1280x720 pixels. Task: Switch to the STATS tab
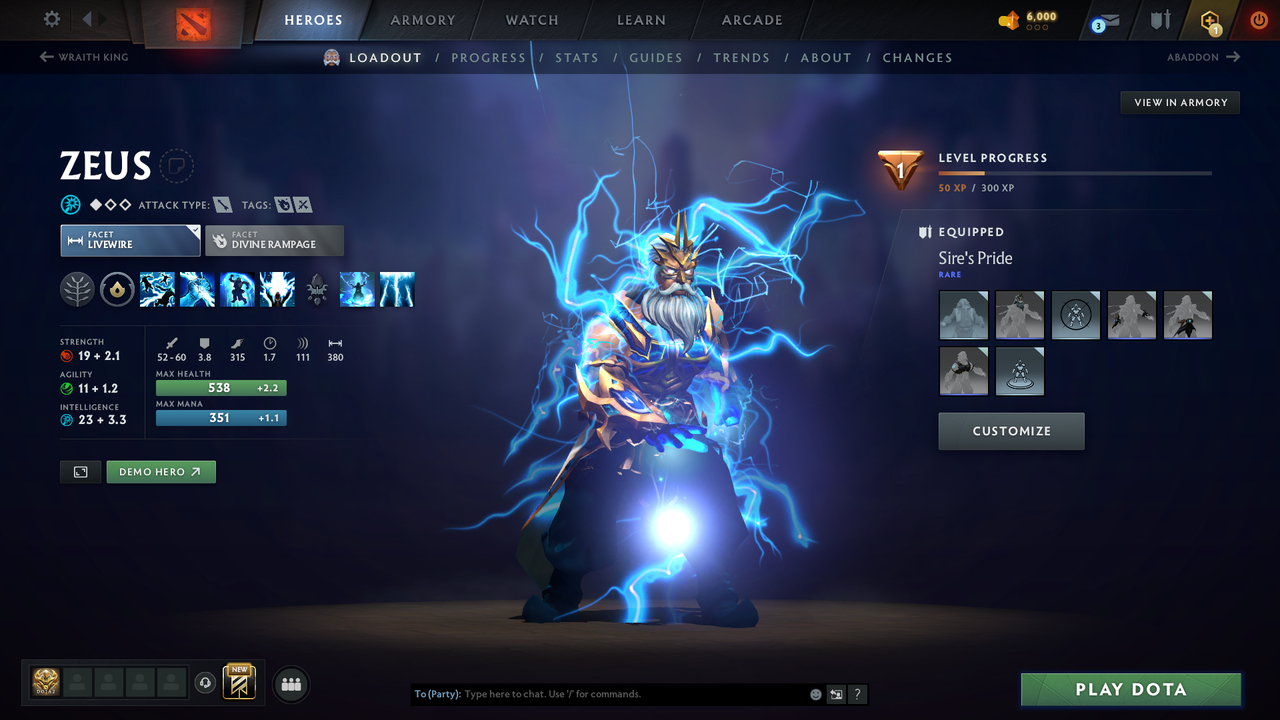[577, 57]
